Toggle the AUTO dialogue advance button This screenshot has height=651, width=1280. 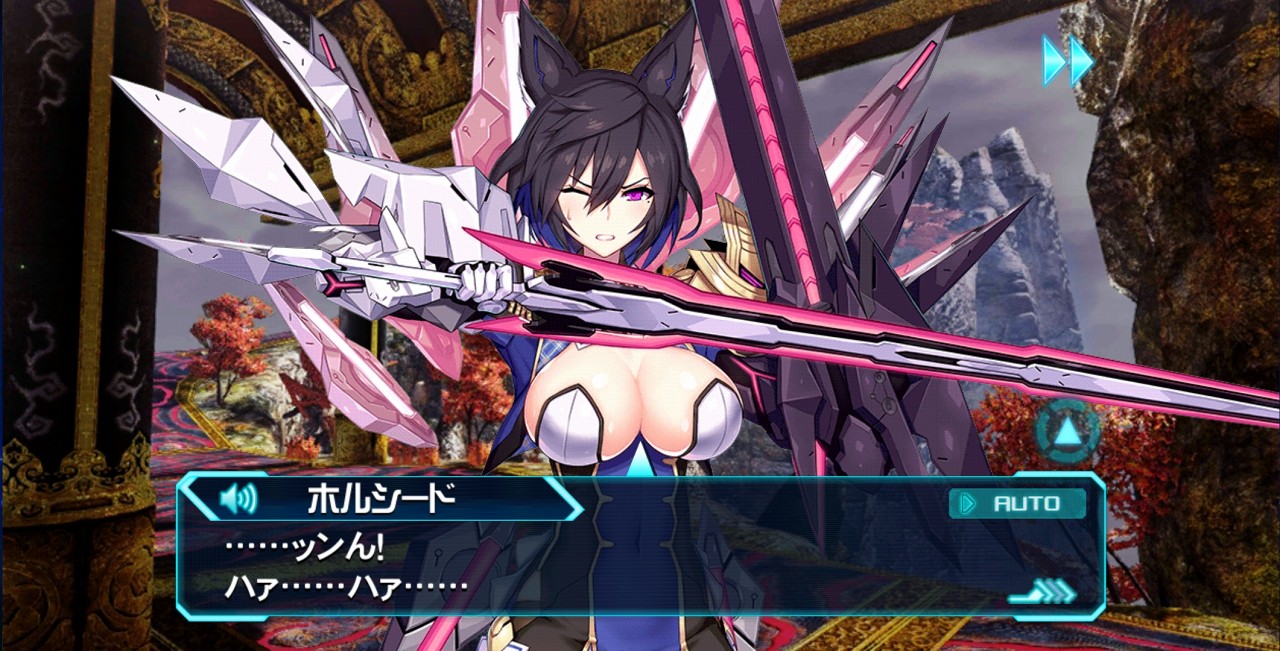1017,504
